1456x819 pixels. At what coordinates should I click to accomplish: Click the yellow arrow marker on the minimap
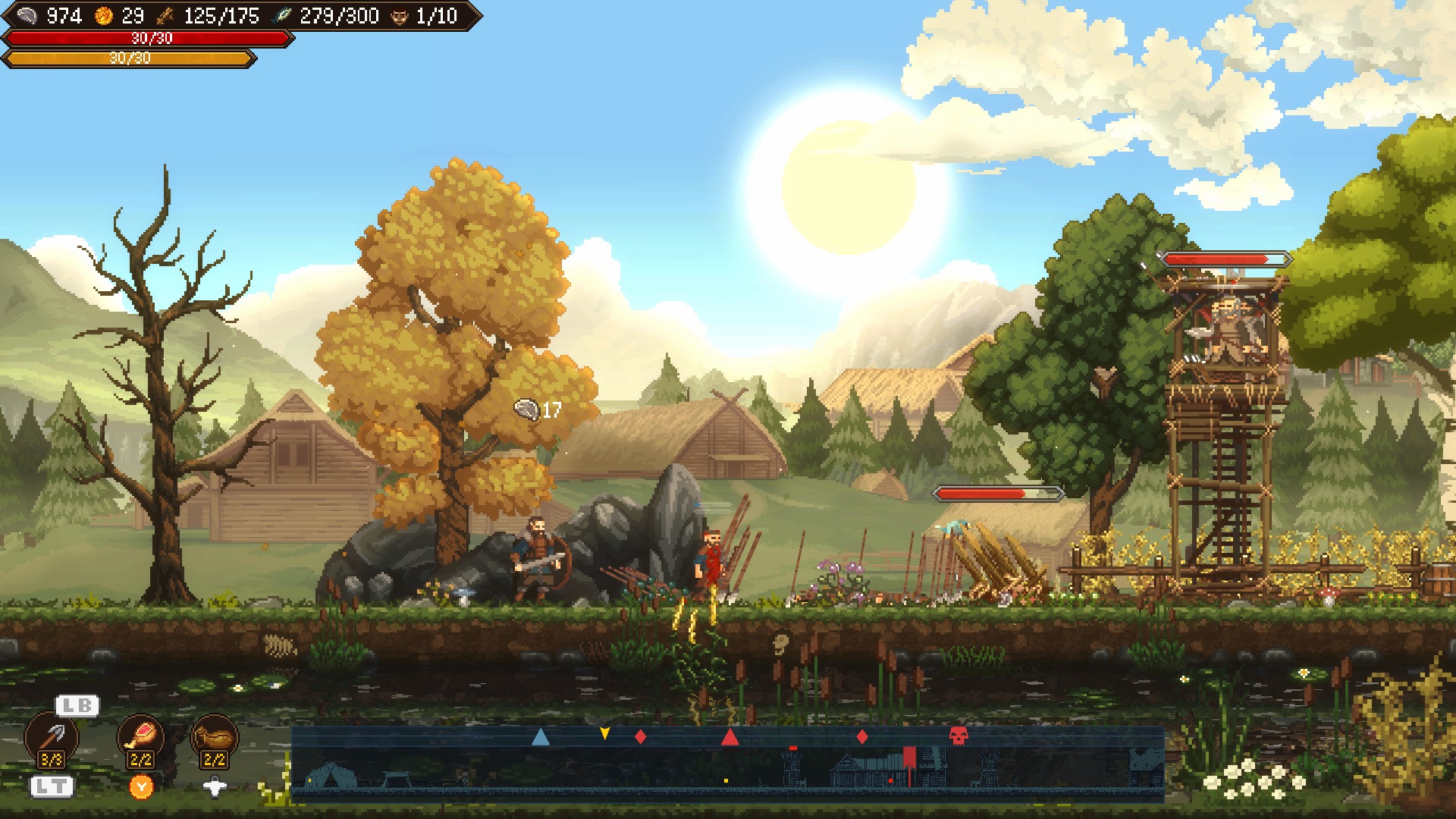604,733
